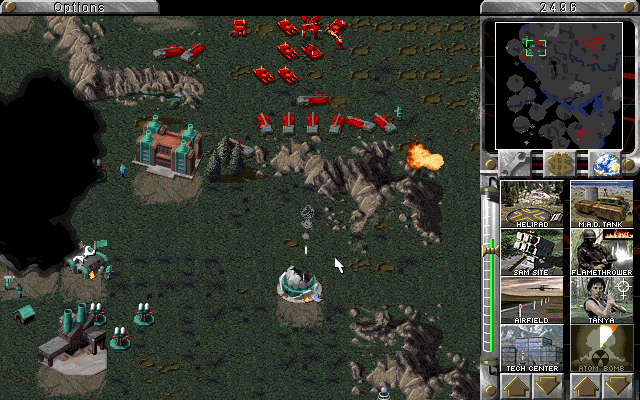Click the structure column's up arrow

tap(517, 386)
